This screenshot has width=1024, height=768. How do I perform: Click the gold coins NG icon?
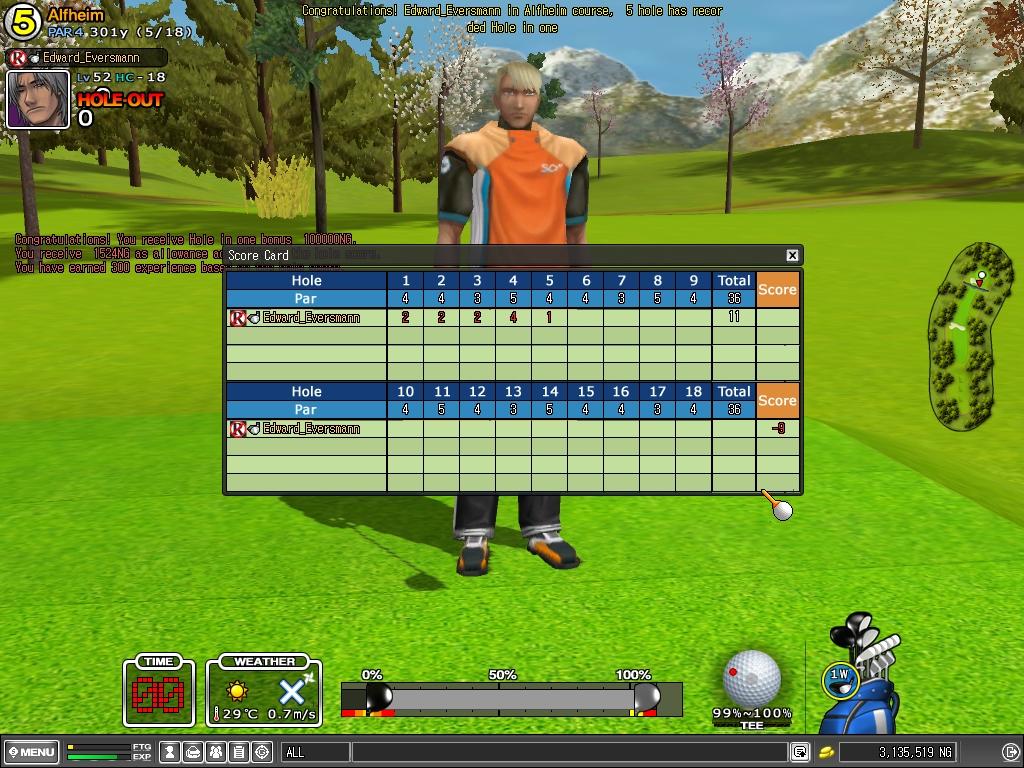[827, 752]
